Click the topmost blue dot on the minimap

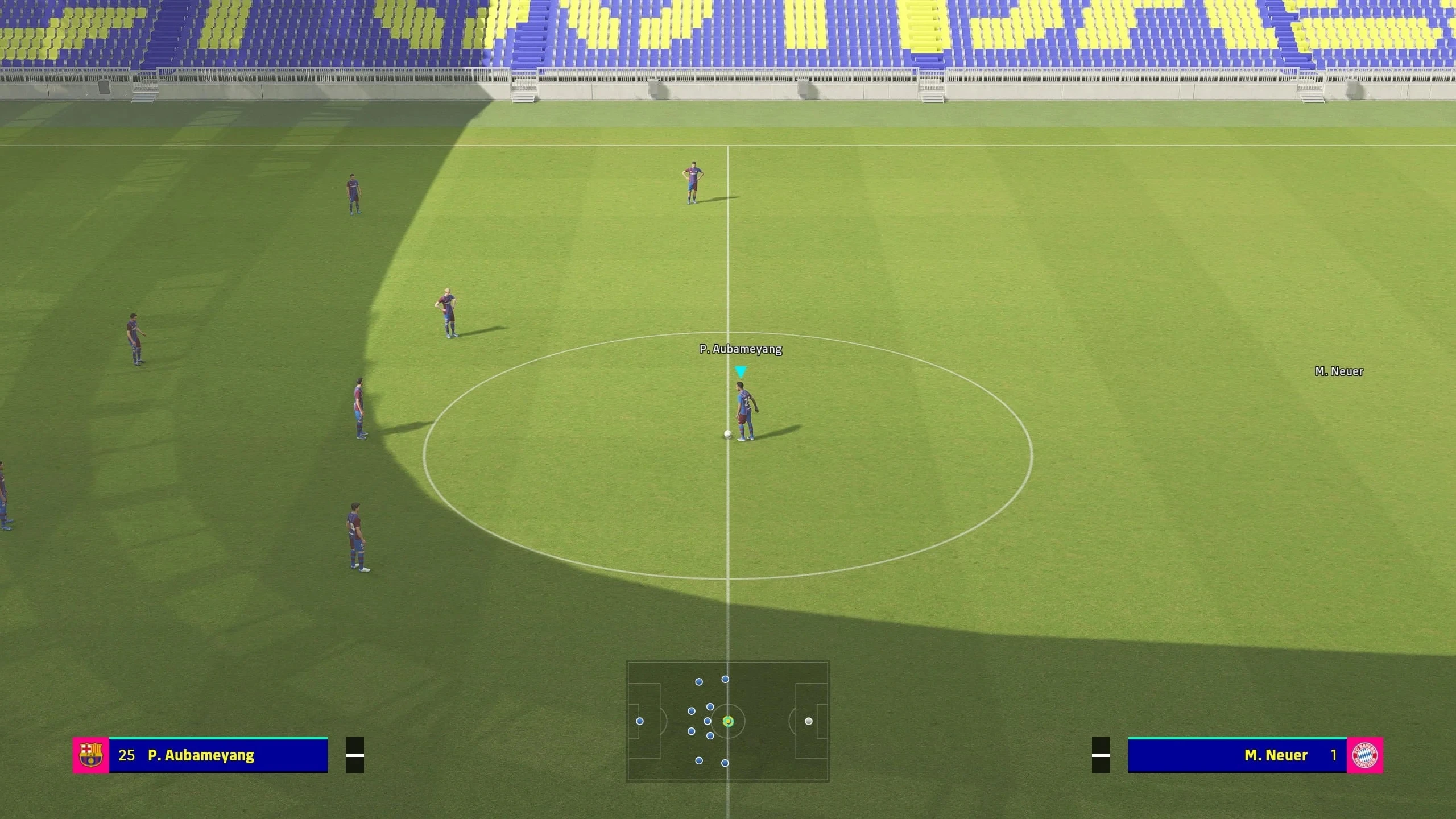(725, 679)
